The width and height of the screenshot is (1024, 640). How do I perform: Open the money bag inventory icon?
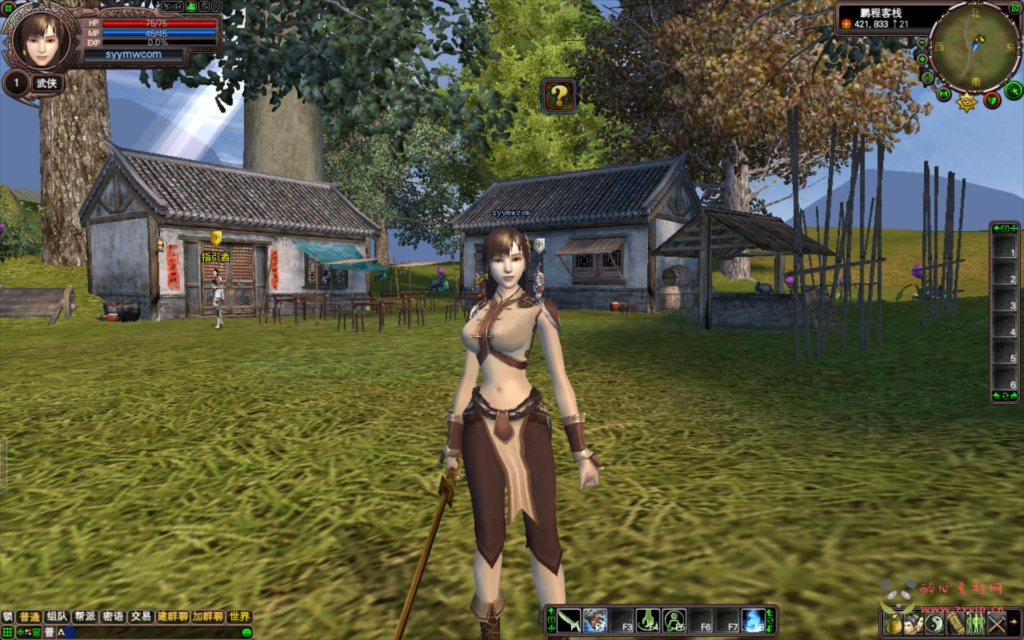893,624
